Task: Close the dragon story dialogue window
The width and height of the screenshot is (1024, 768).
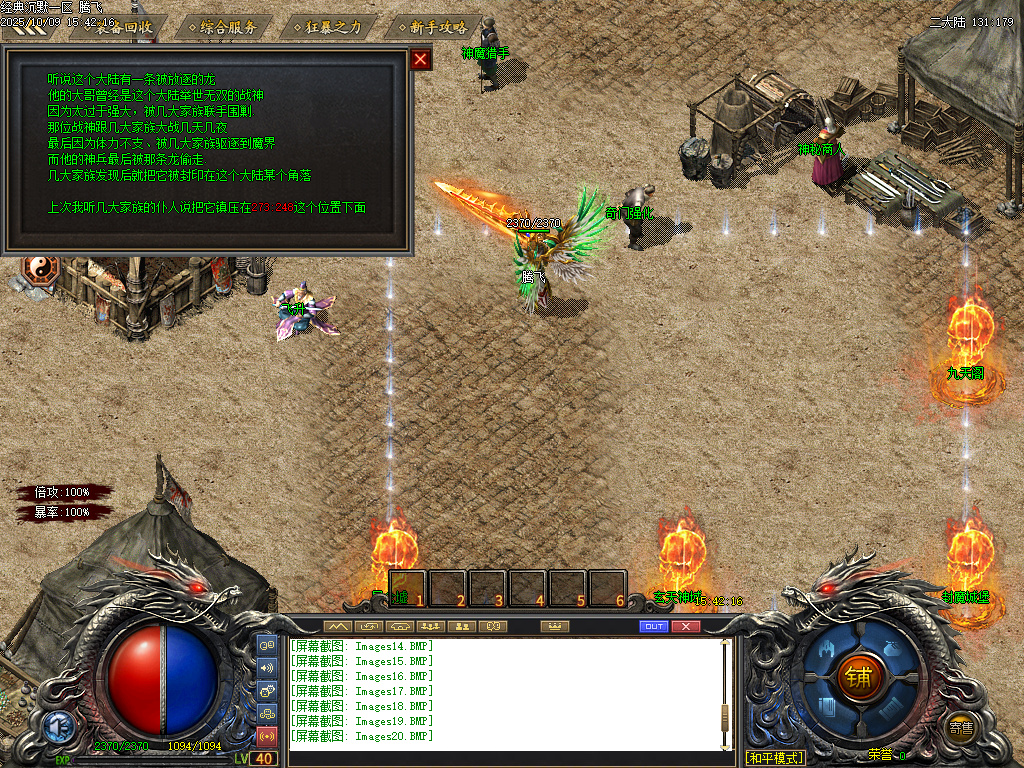Action: [421, 59]
